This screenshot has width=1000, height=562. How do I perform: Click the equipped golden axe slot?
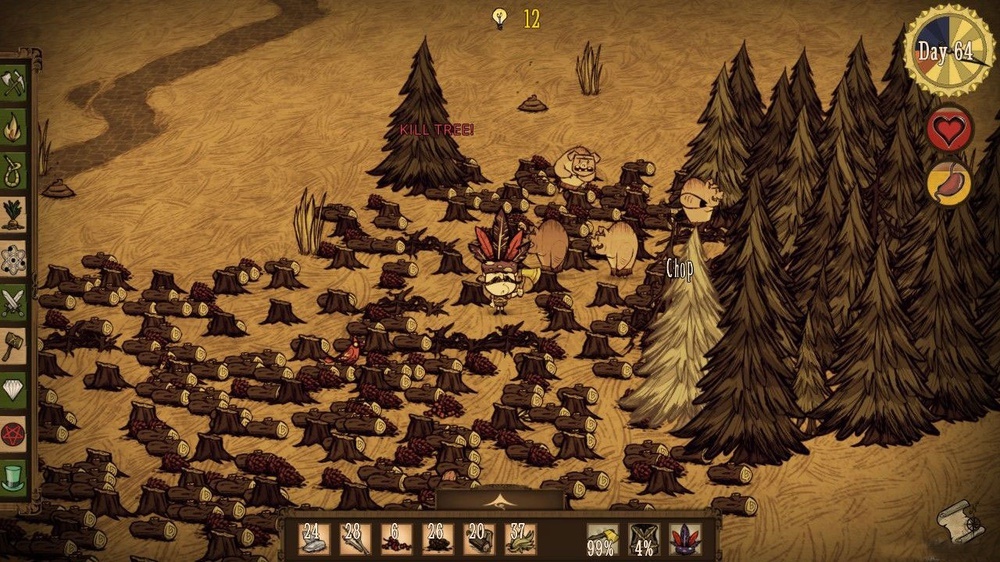coord(602,539)
